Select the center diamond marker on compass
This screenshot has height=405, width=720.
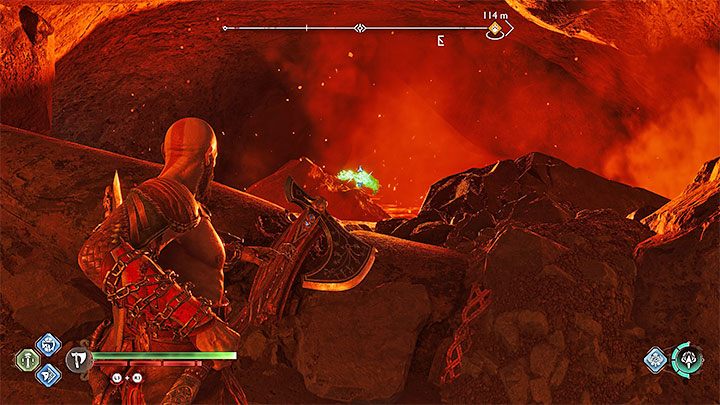click(x=360, y=29)
